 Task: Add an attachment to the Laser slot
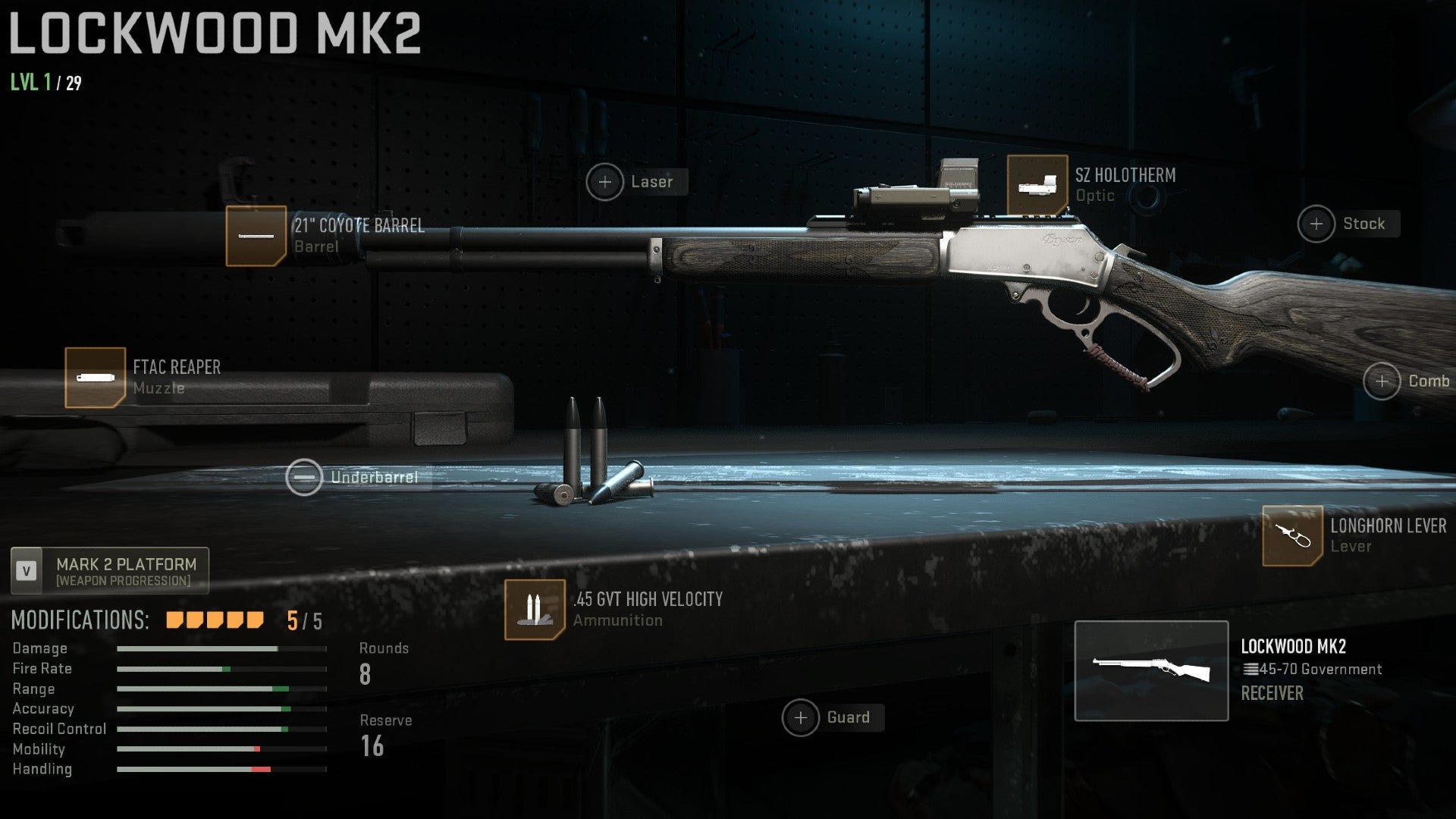coord(605,181)
